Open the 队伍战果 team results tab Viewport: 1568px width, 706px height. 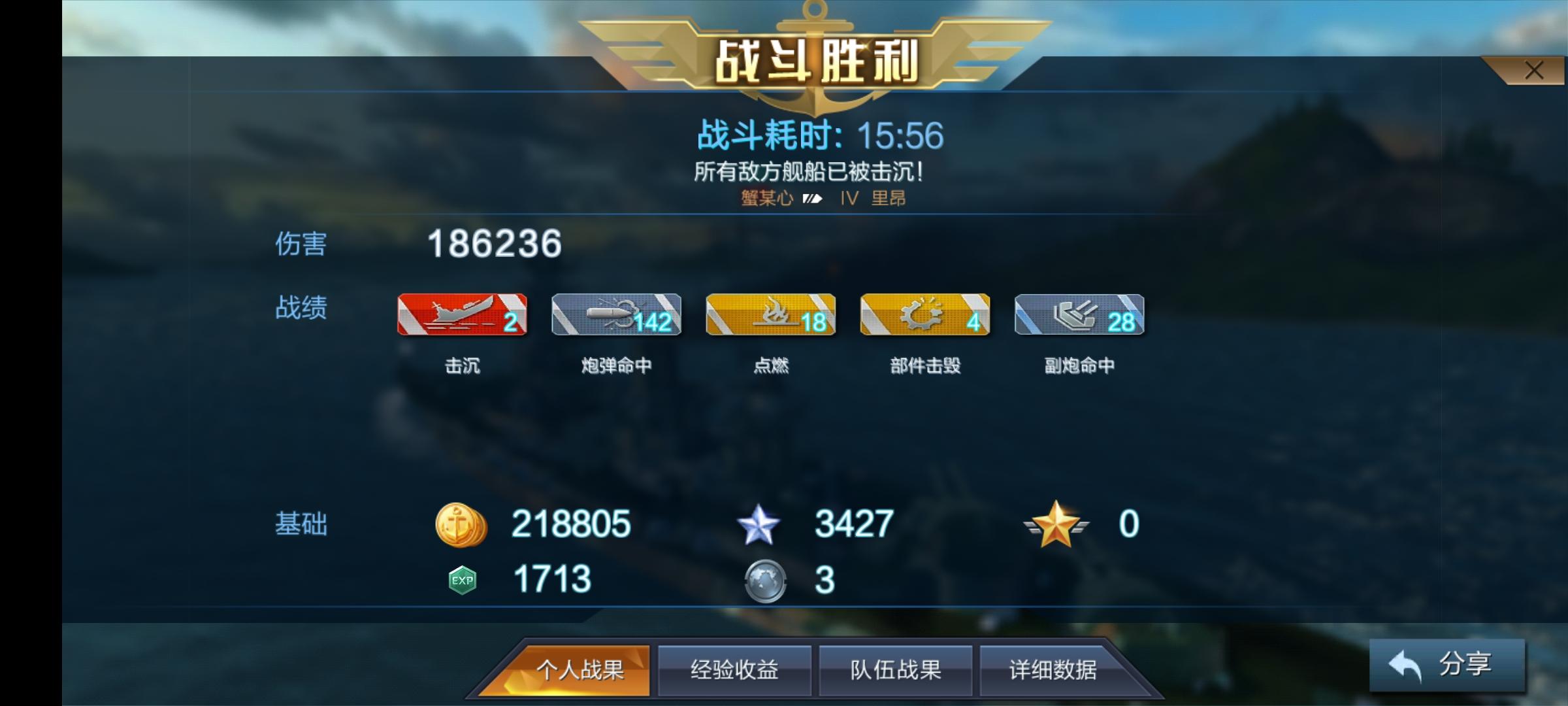point(894,669)
